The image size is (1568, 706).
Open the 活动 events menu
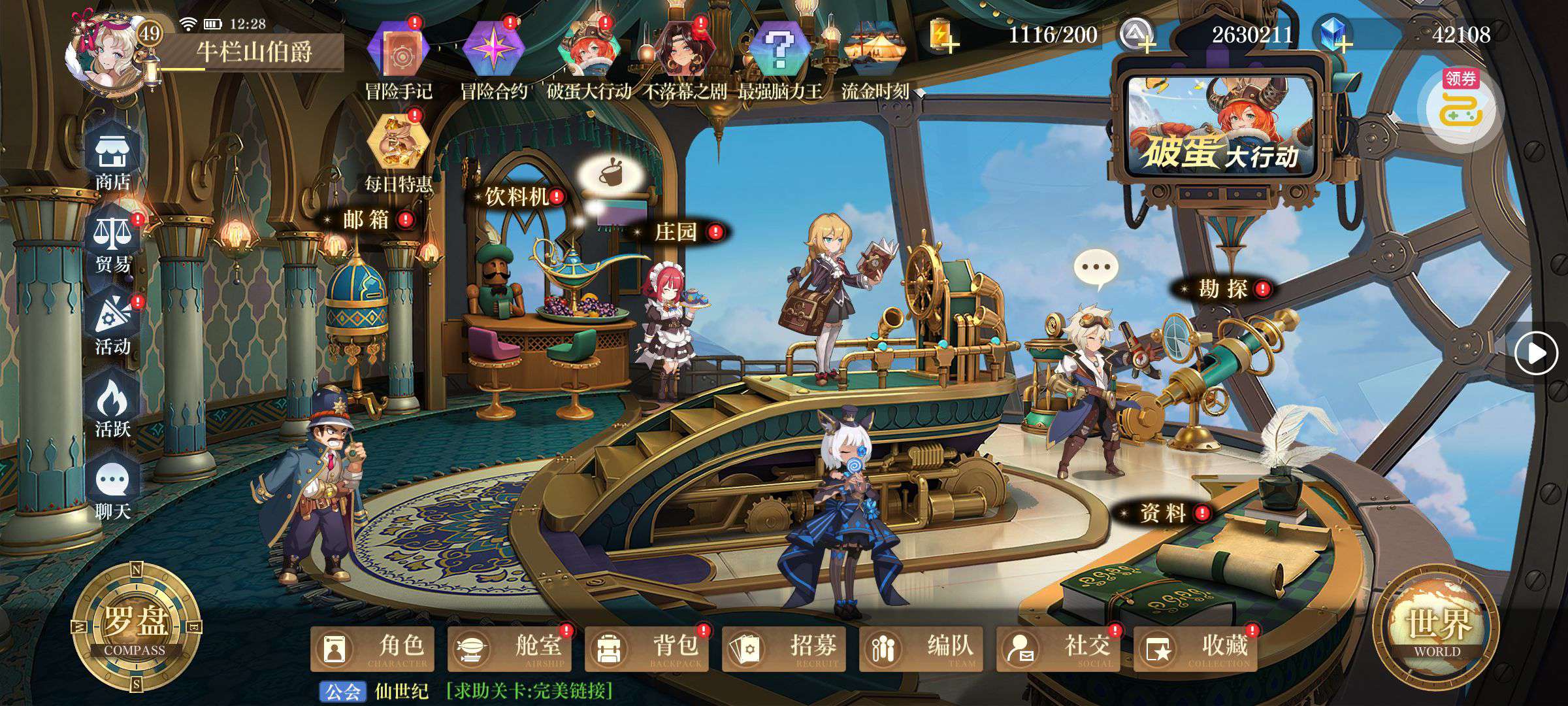[112, 326]
